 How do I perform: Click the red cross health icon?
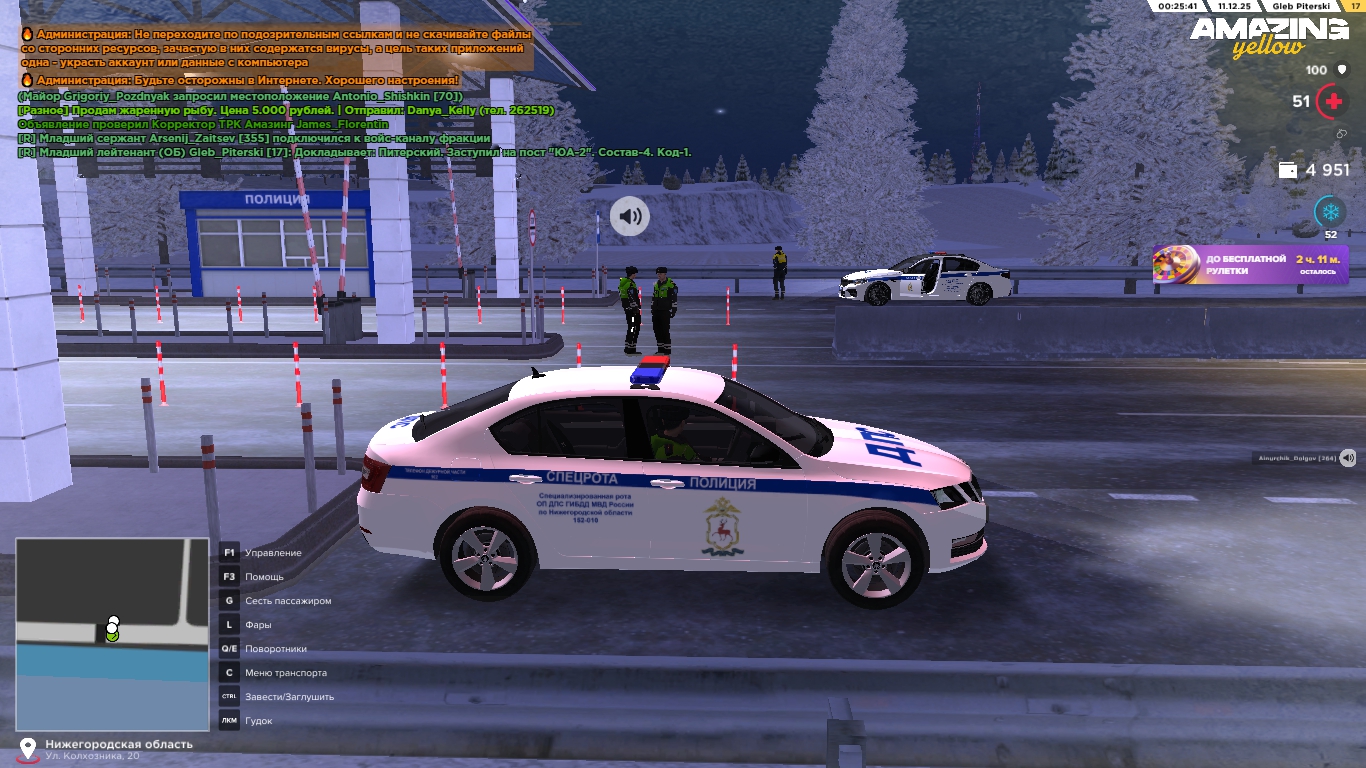pyautogui.click(x=1332, y=101)
